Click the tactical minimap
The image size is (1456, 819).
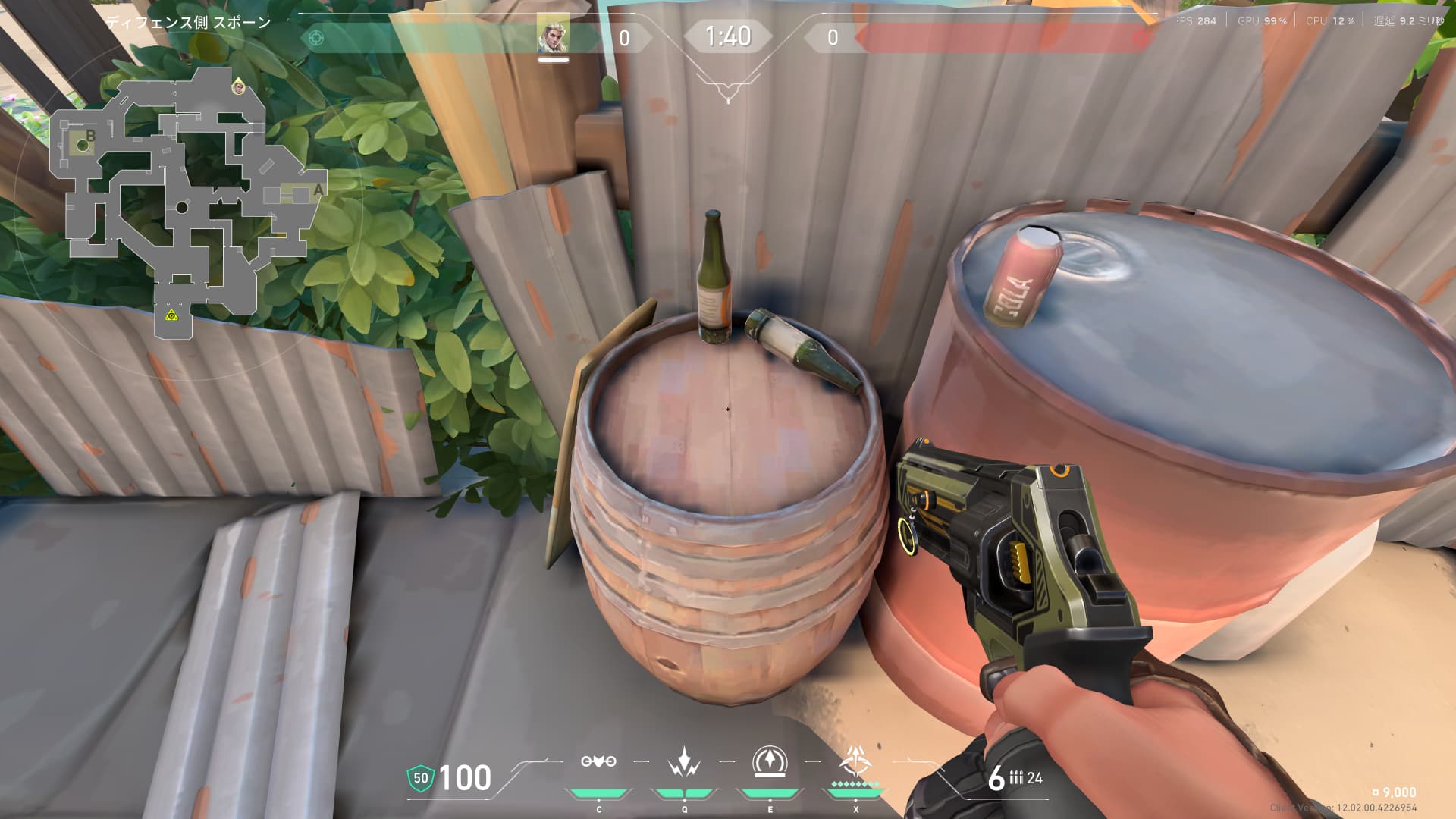click(186, 201)
